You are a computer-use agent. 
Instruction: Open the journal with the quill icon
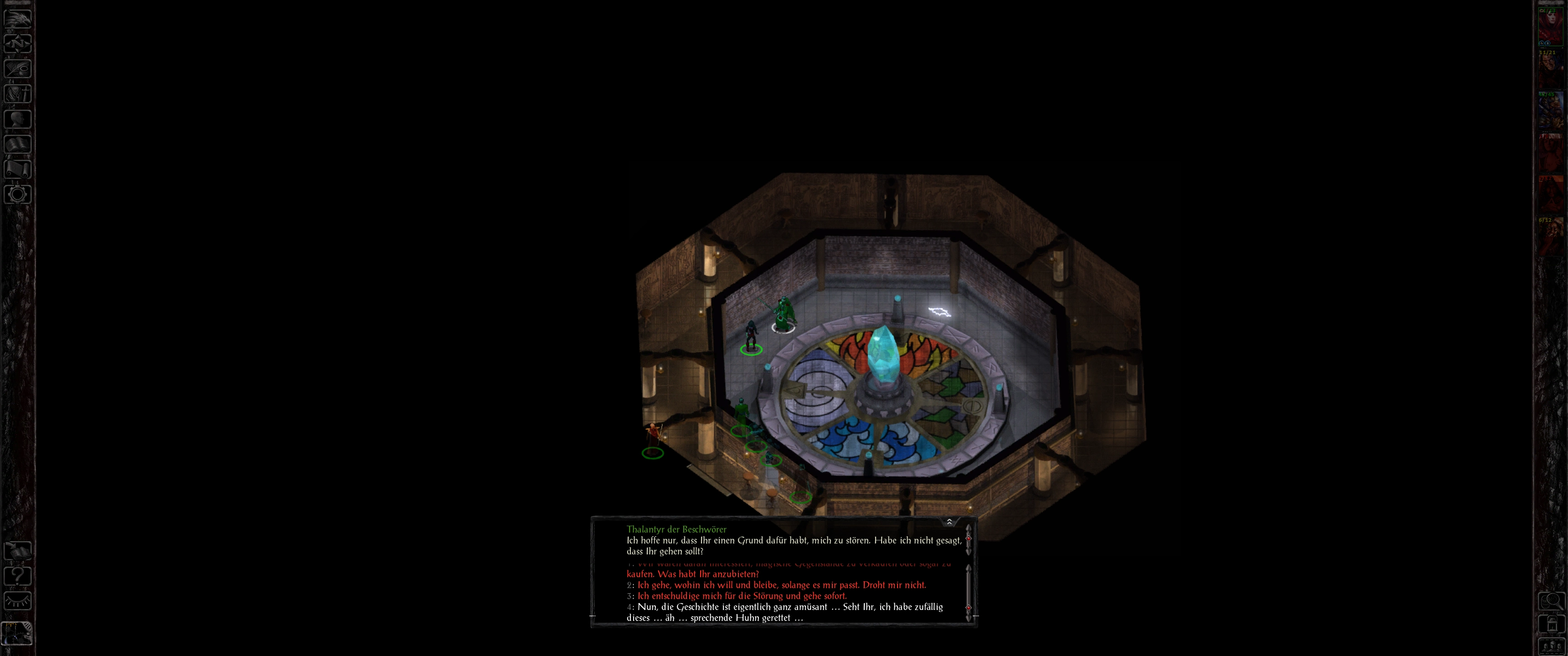(x=18, y=68)
